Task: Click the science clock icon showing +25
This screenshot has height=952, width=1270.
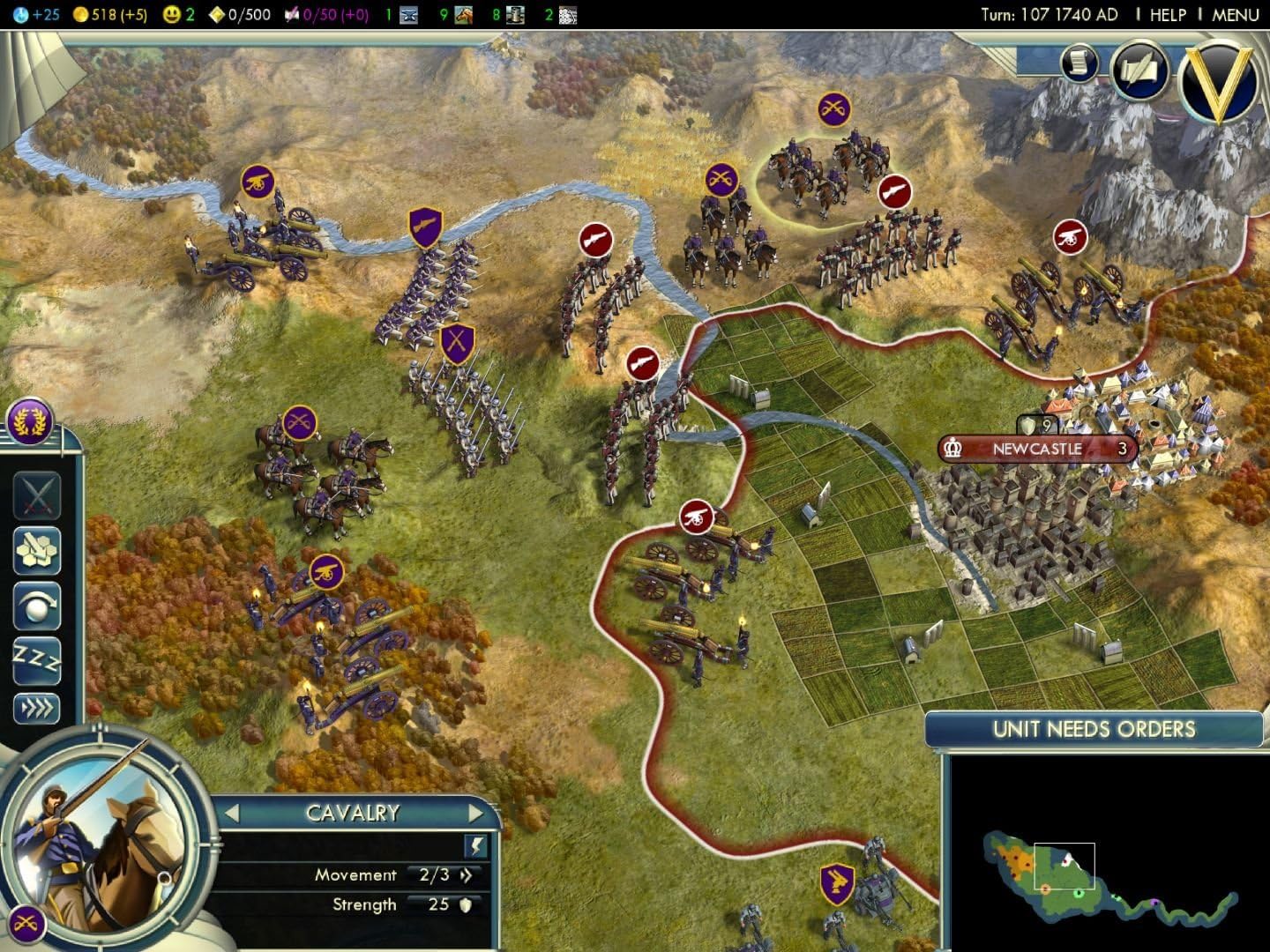Action: tap(19, 13)
